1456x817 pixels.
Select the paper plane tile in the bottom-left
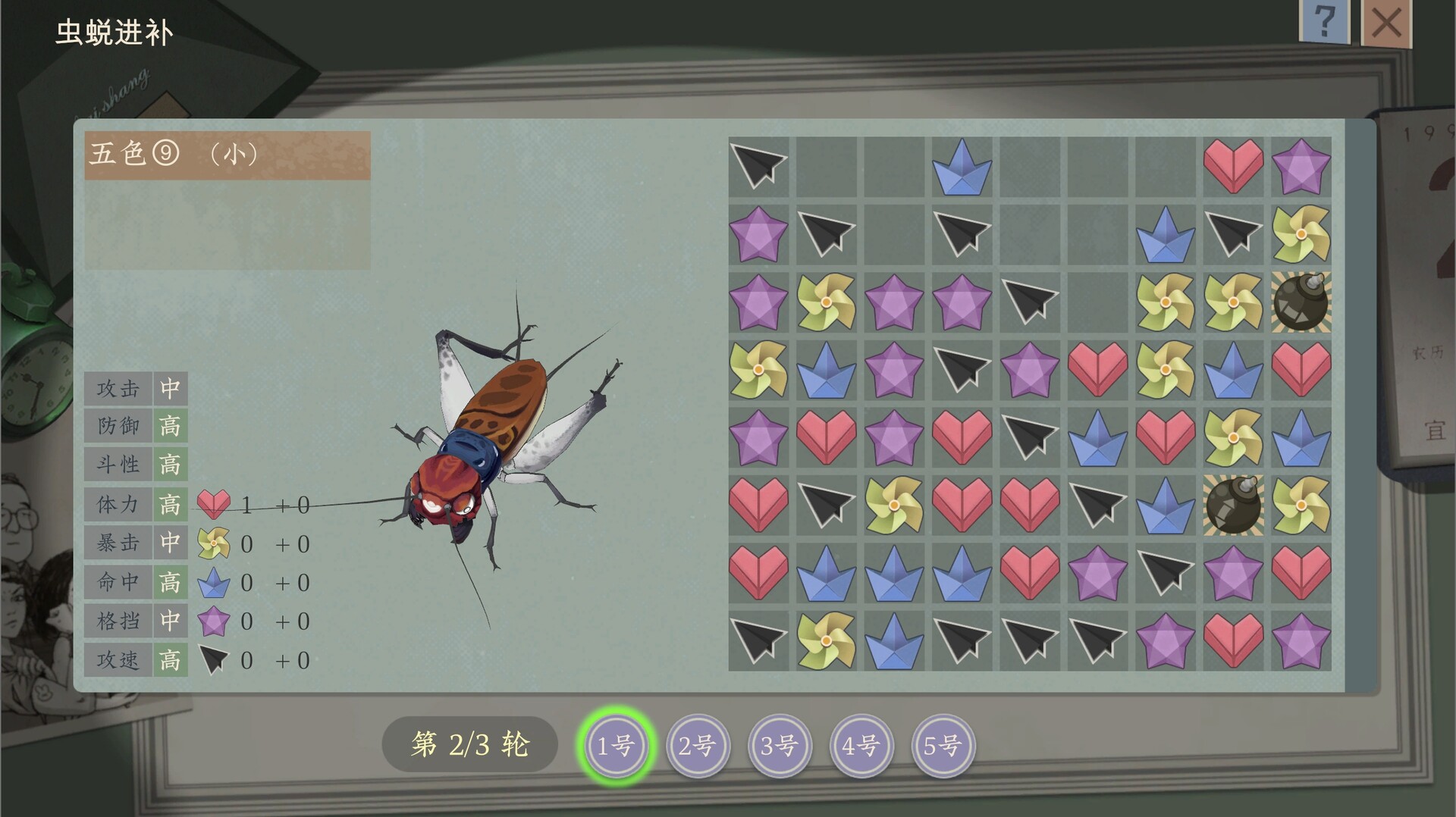click(x=758, y=640)
